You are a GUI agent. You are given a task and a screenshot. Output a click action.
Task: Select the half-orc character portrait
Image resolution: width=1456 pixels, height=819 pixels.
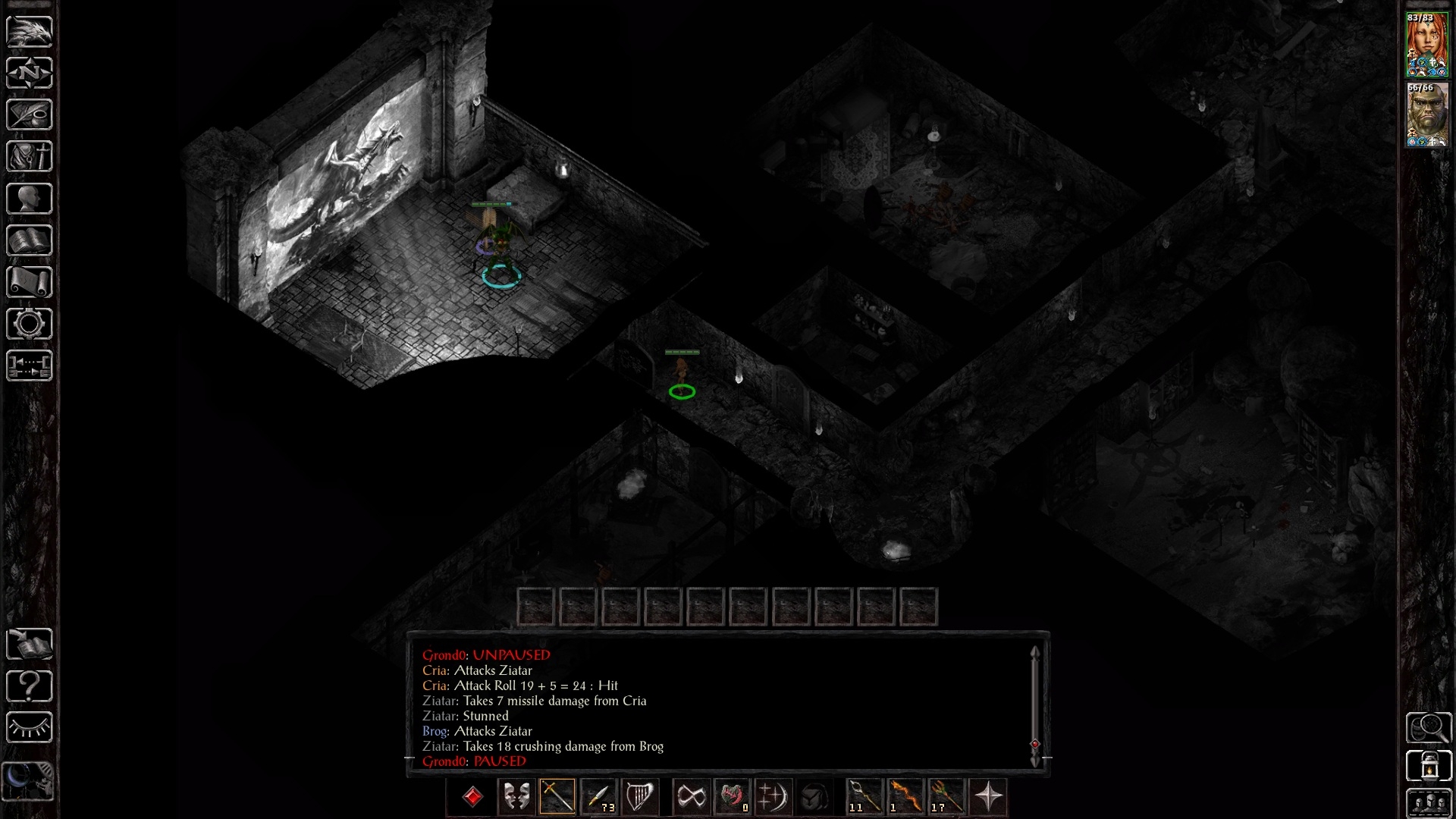[x=1426, y=115]
